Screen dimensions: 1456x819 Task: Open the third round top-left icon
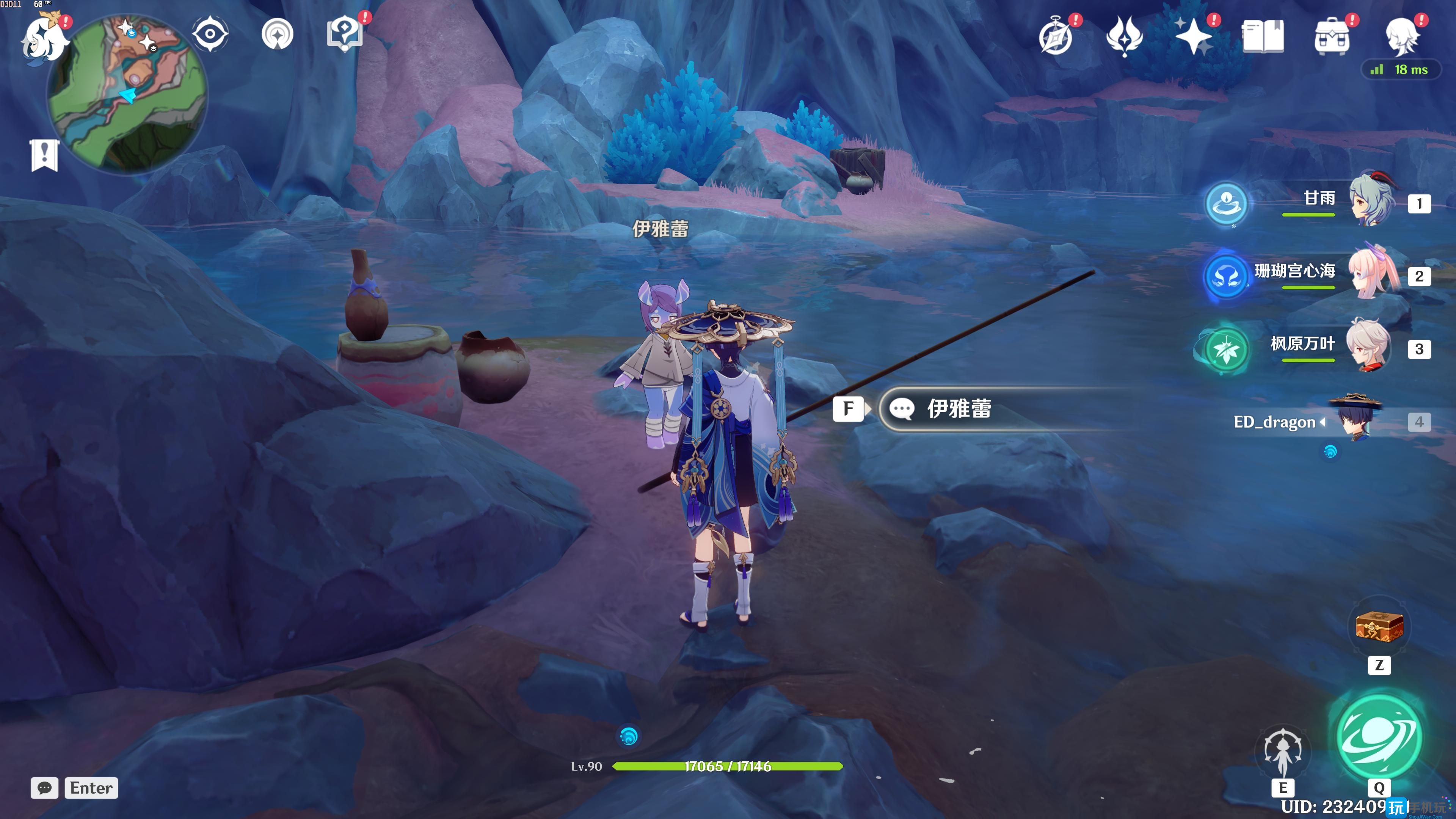pos(278,34)
